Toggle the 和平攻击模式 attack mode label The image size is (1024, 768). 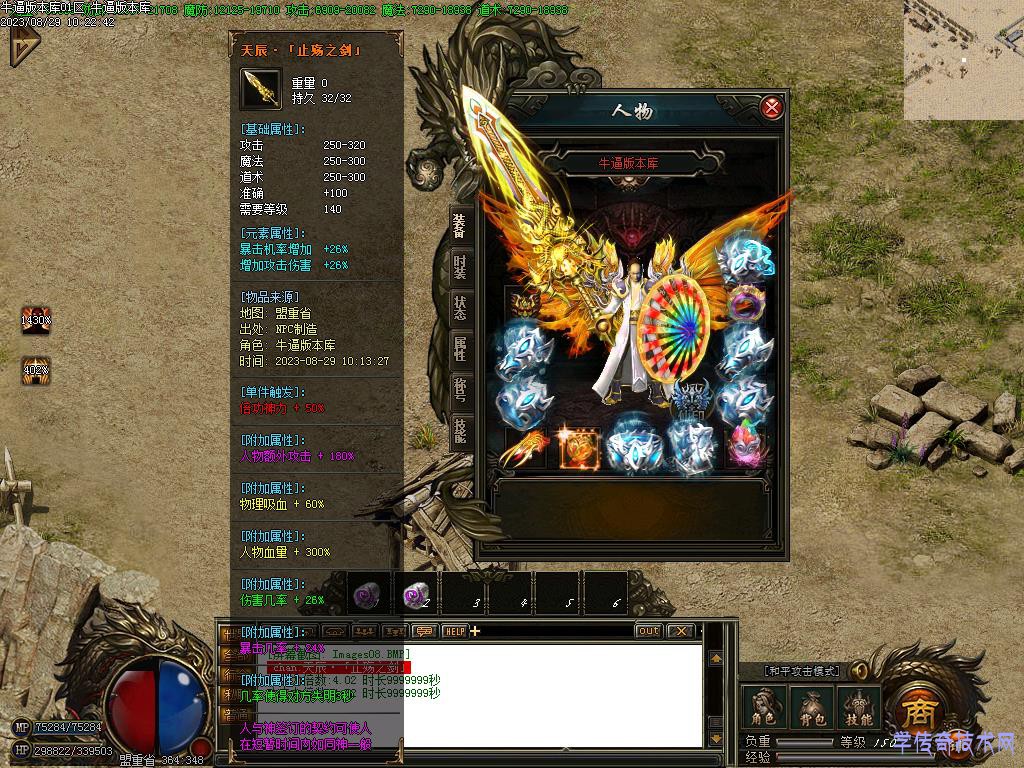[802, 671]
